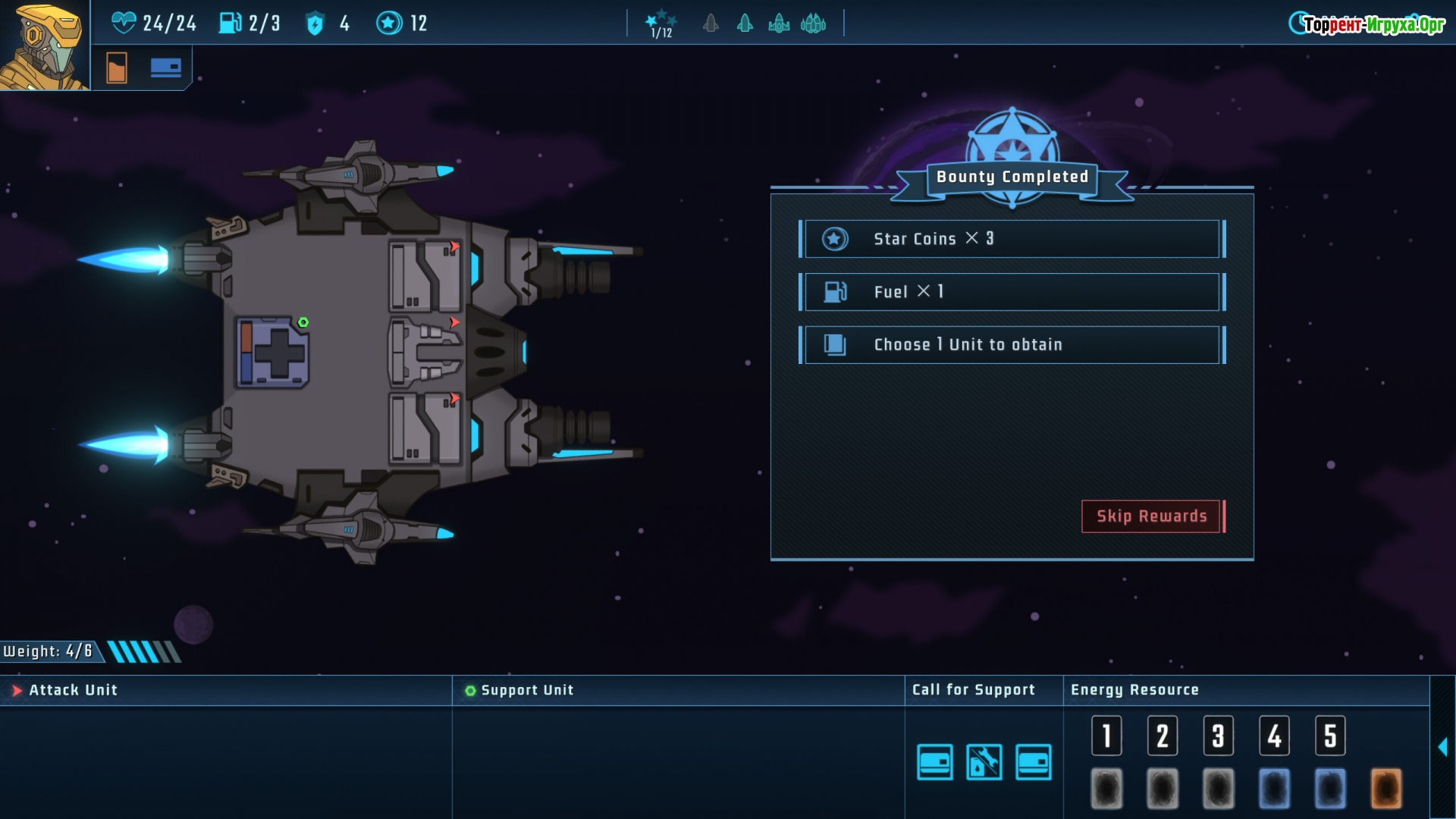Collapse the panel with the cyan arrow

pos(1442,747)
